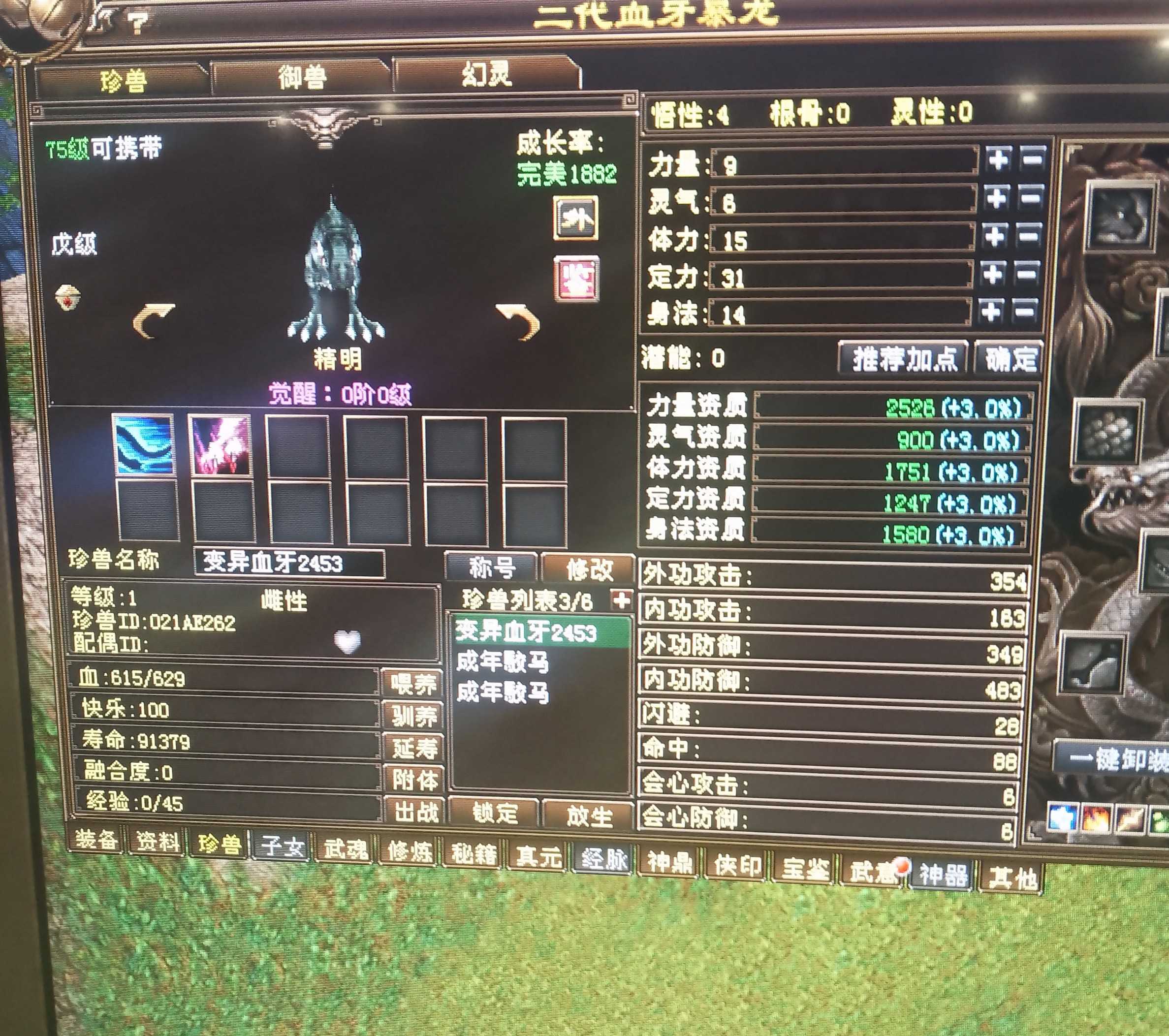Increase 力量 with its plus button
This screenshot has width=1169, height=1036.
pyautogui.click(x=998, y=159)
